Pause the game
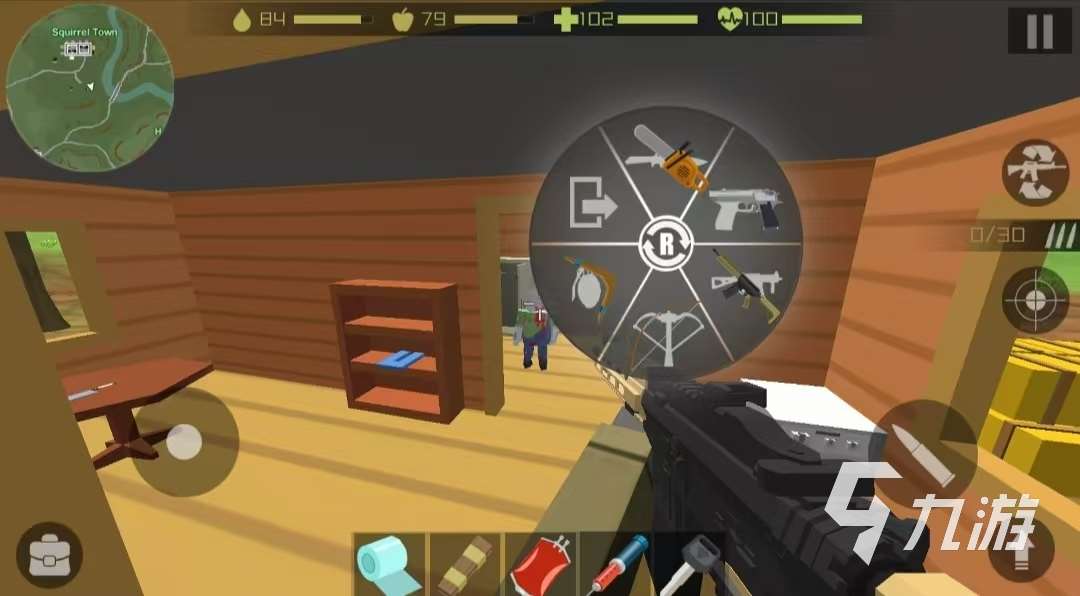Screen dimensions: 1080x596 pyautogui.click(x=1039, y=31)
